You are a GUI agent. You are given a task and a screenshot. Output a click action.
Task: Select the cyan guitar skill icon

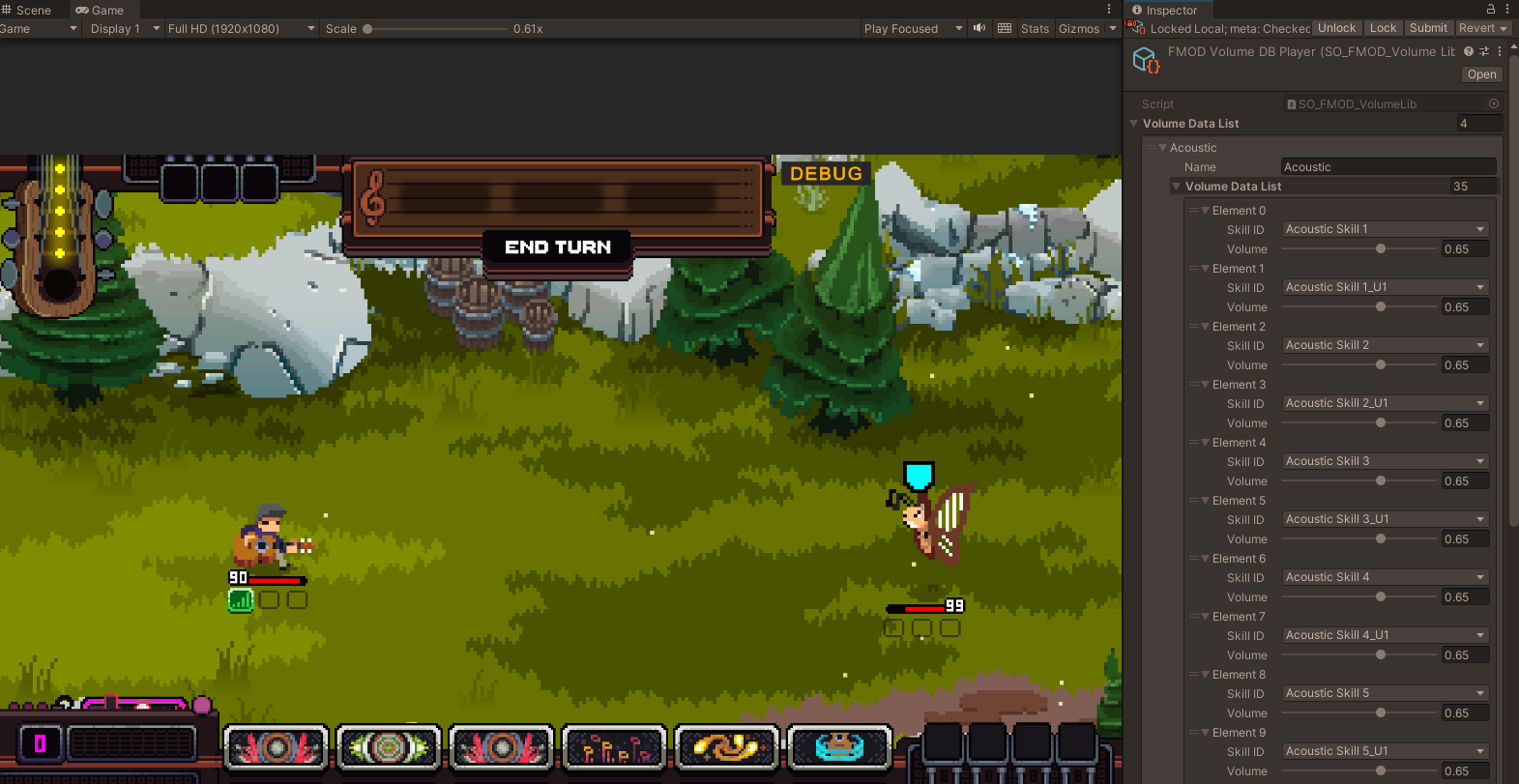click(840, 747)
